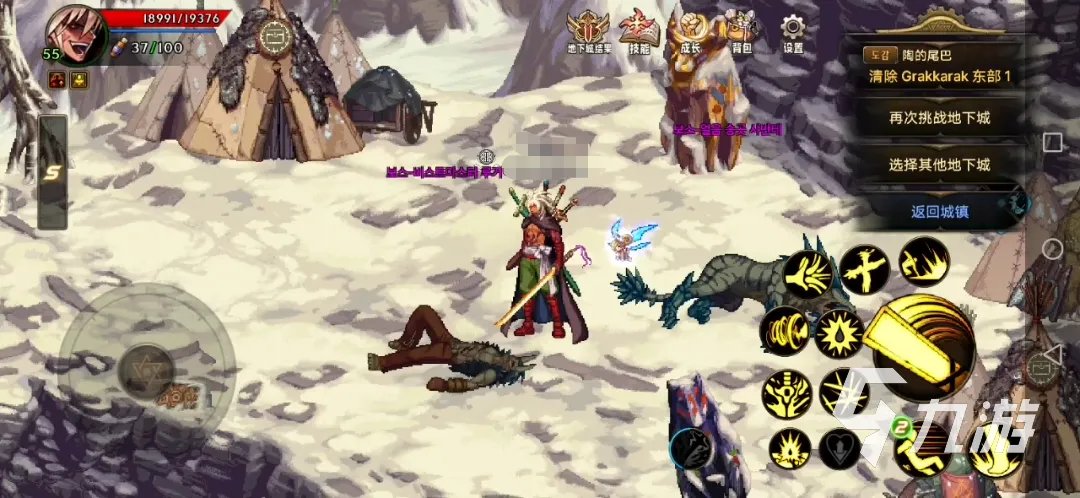Activate the whirlwind spiral skill

pos(784,331)
